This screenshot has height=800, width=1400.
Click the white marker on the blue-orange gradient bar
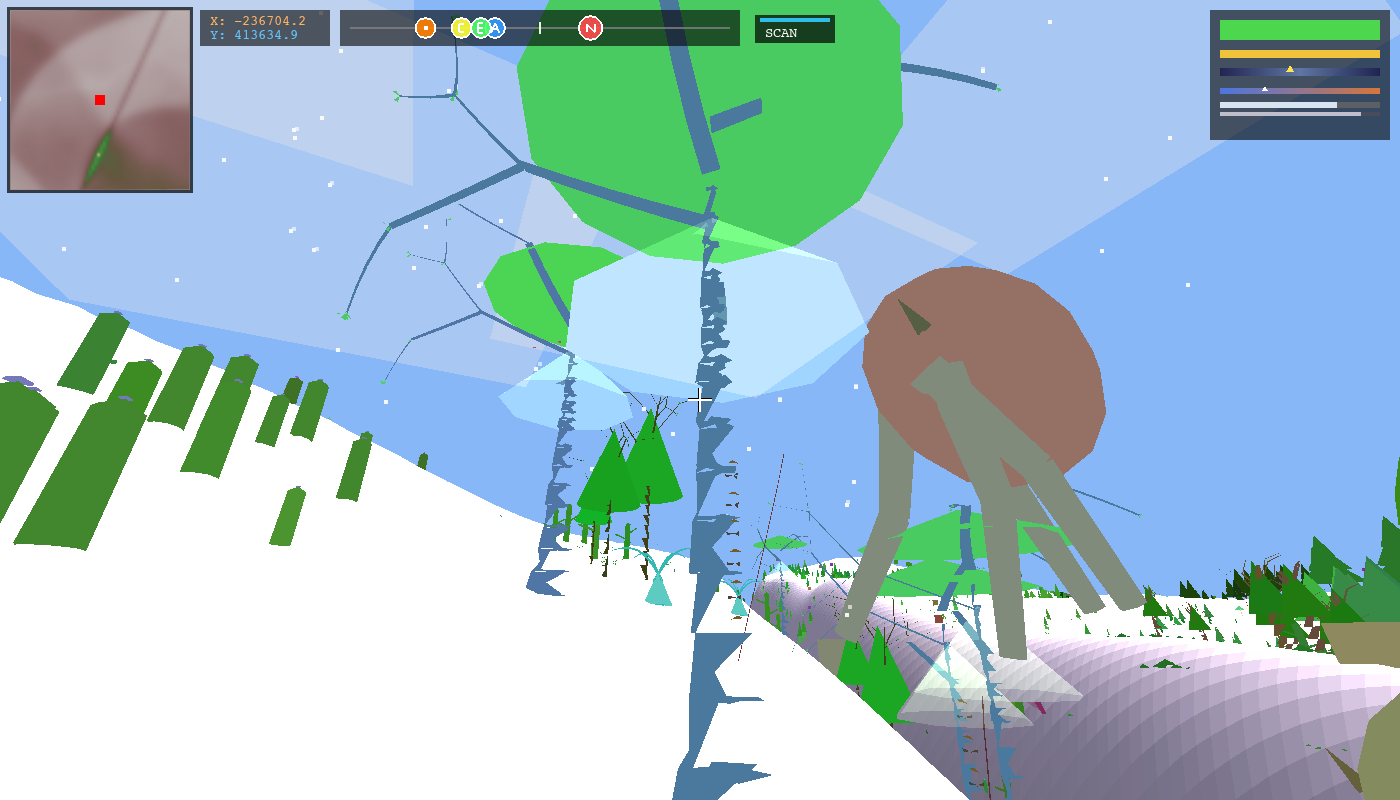(1265, 89)
